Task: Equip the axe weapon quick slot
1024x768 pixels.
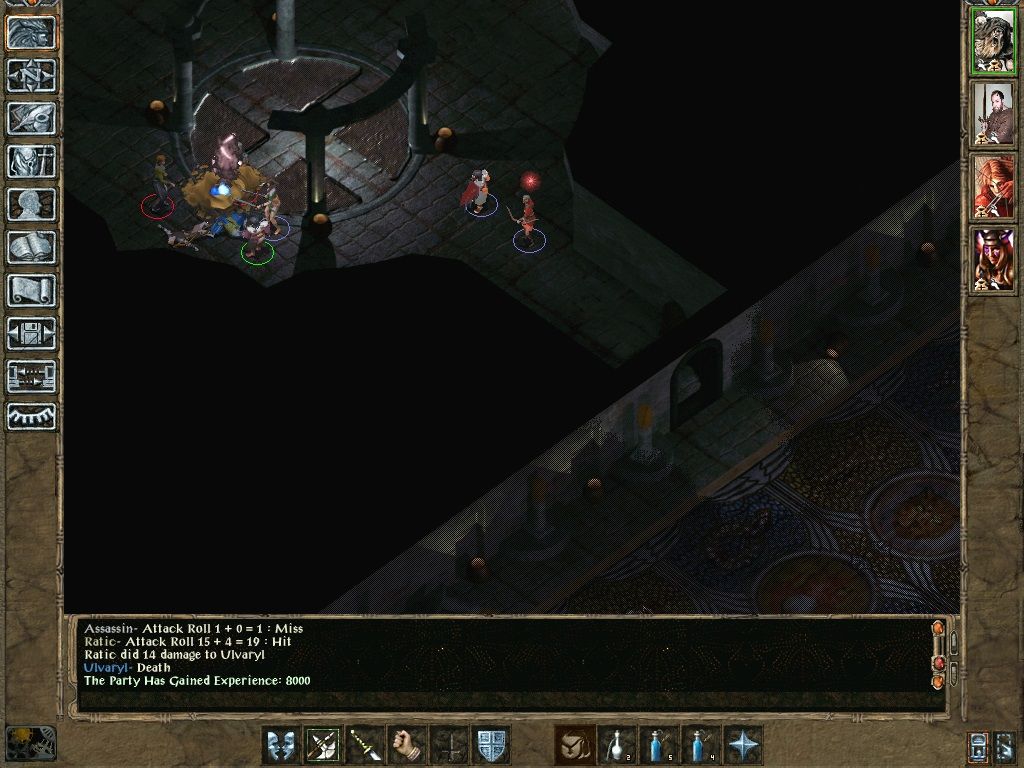Action: click(x=324, y=746)
